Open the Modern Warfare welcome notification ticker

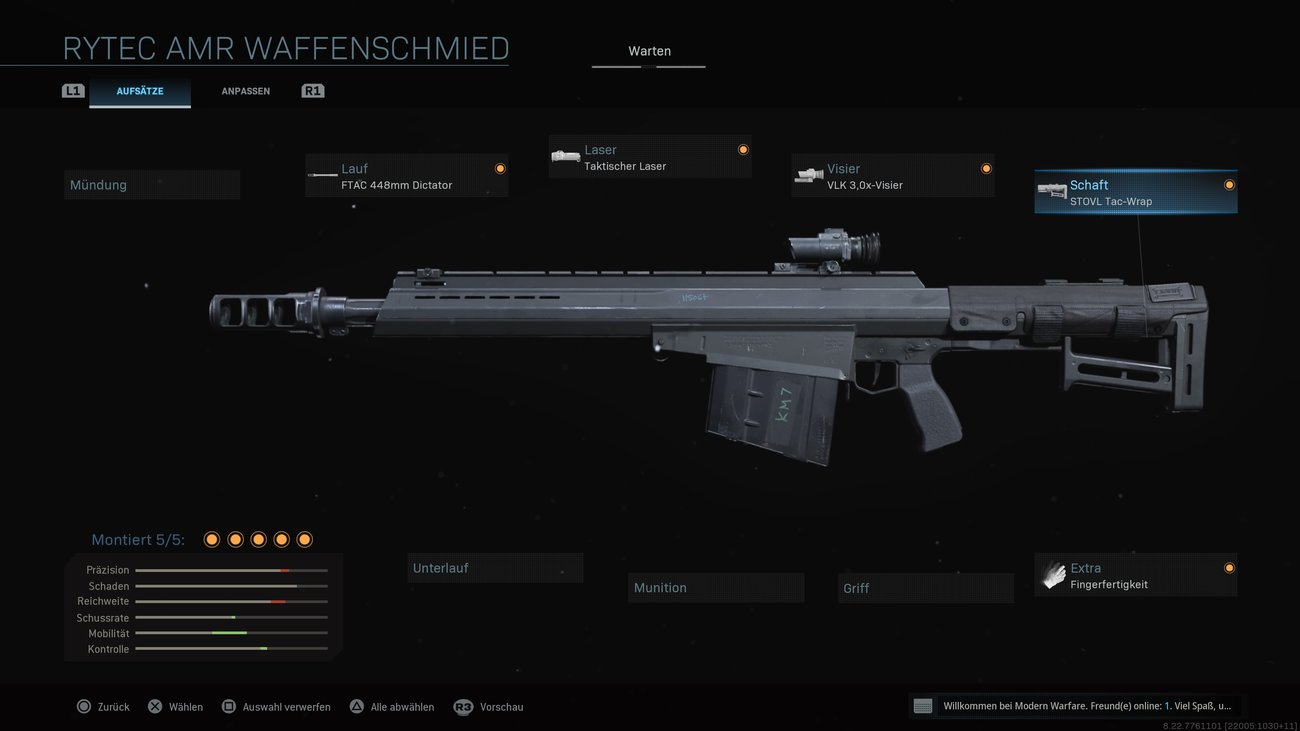(1075, 705)
